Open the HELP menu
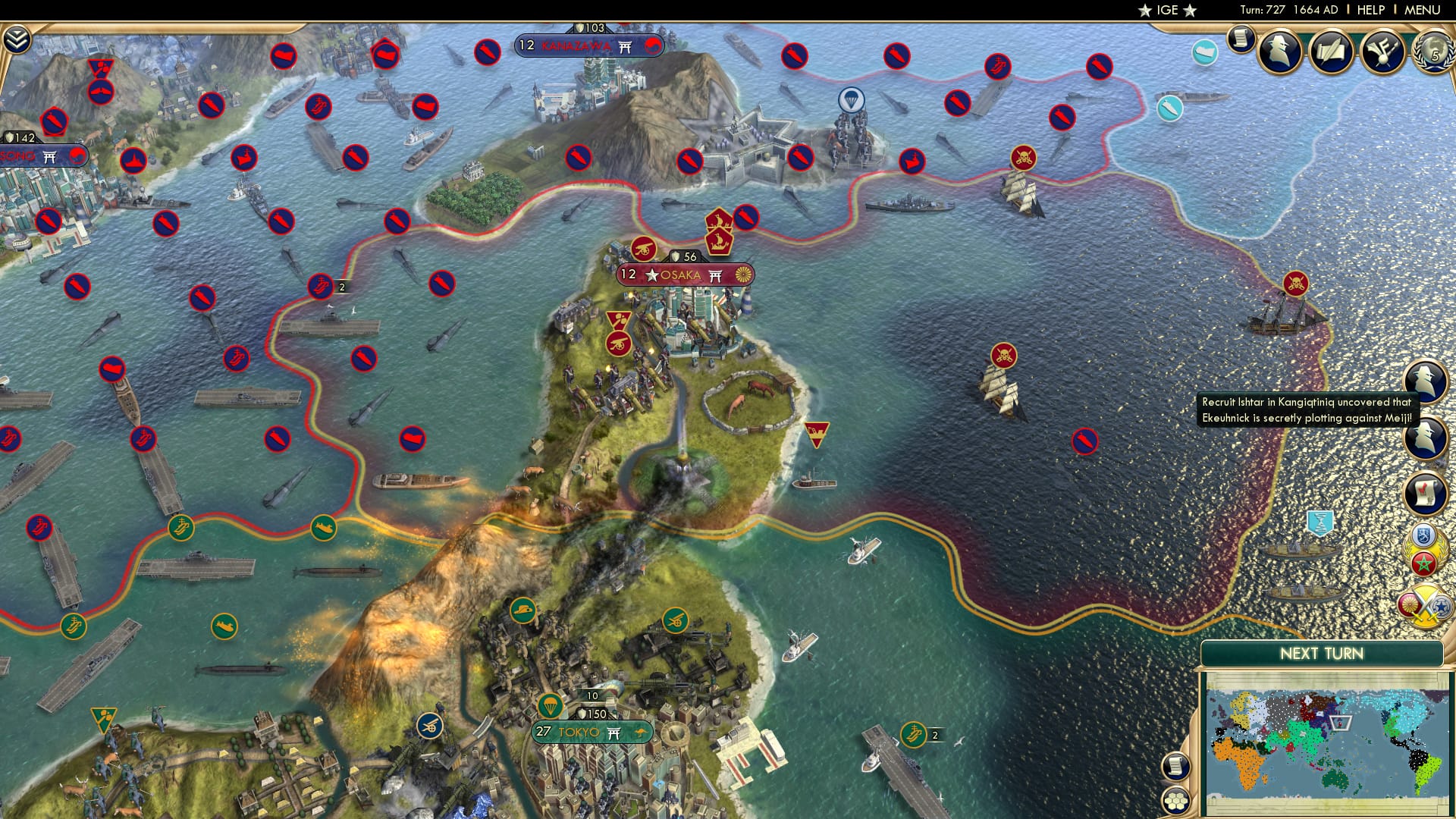The image size is (1456, 819). pyautogui.click(x=1370, y=10)
